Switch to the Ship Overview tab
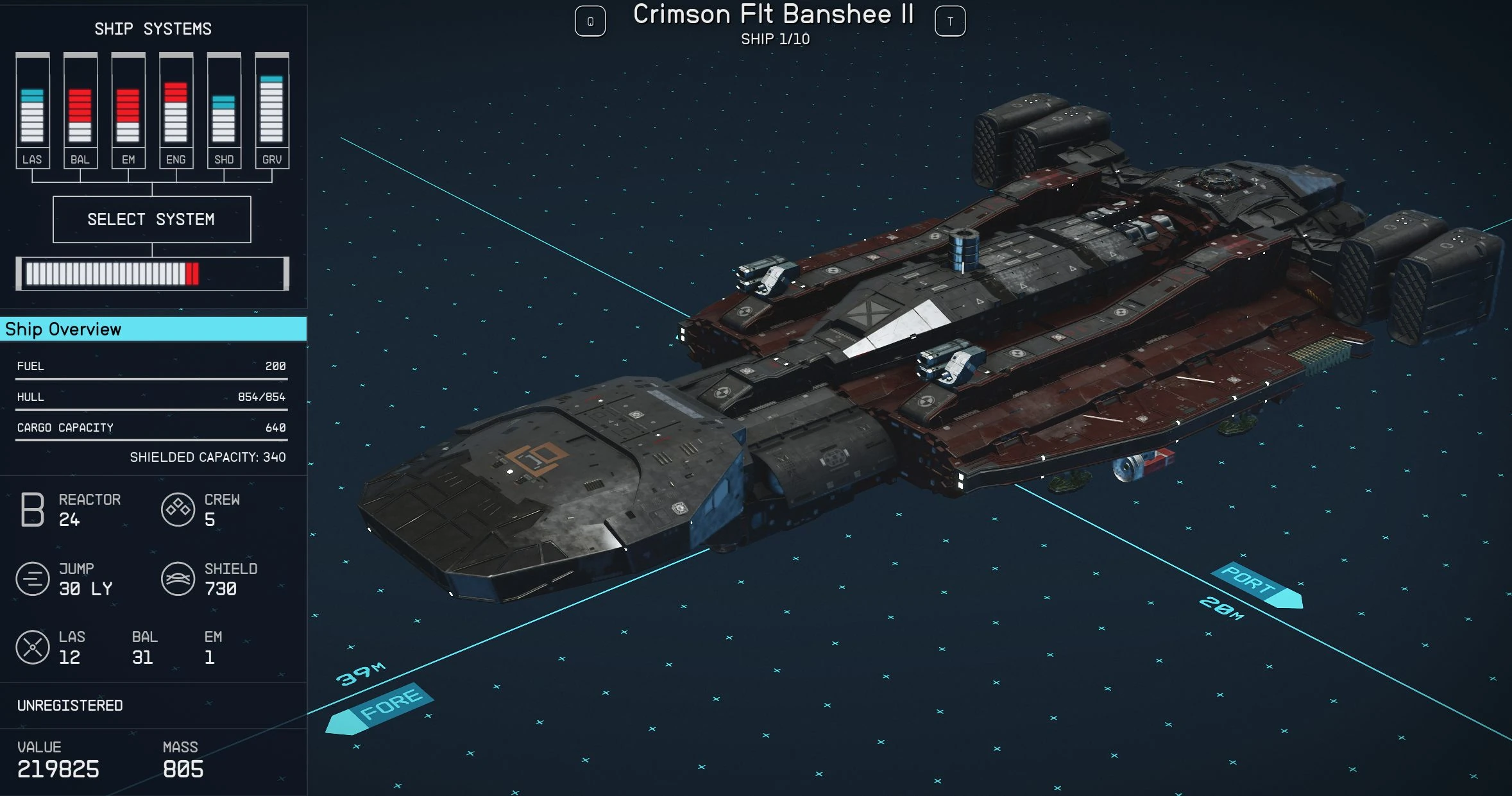Image resolution: width=1512 pixels, height=796 pixels. [x=62, y=329]
